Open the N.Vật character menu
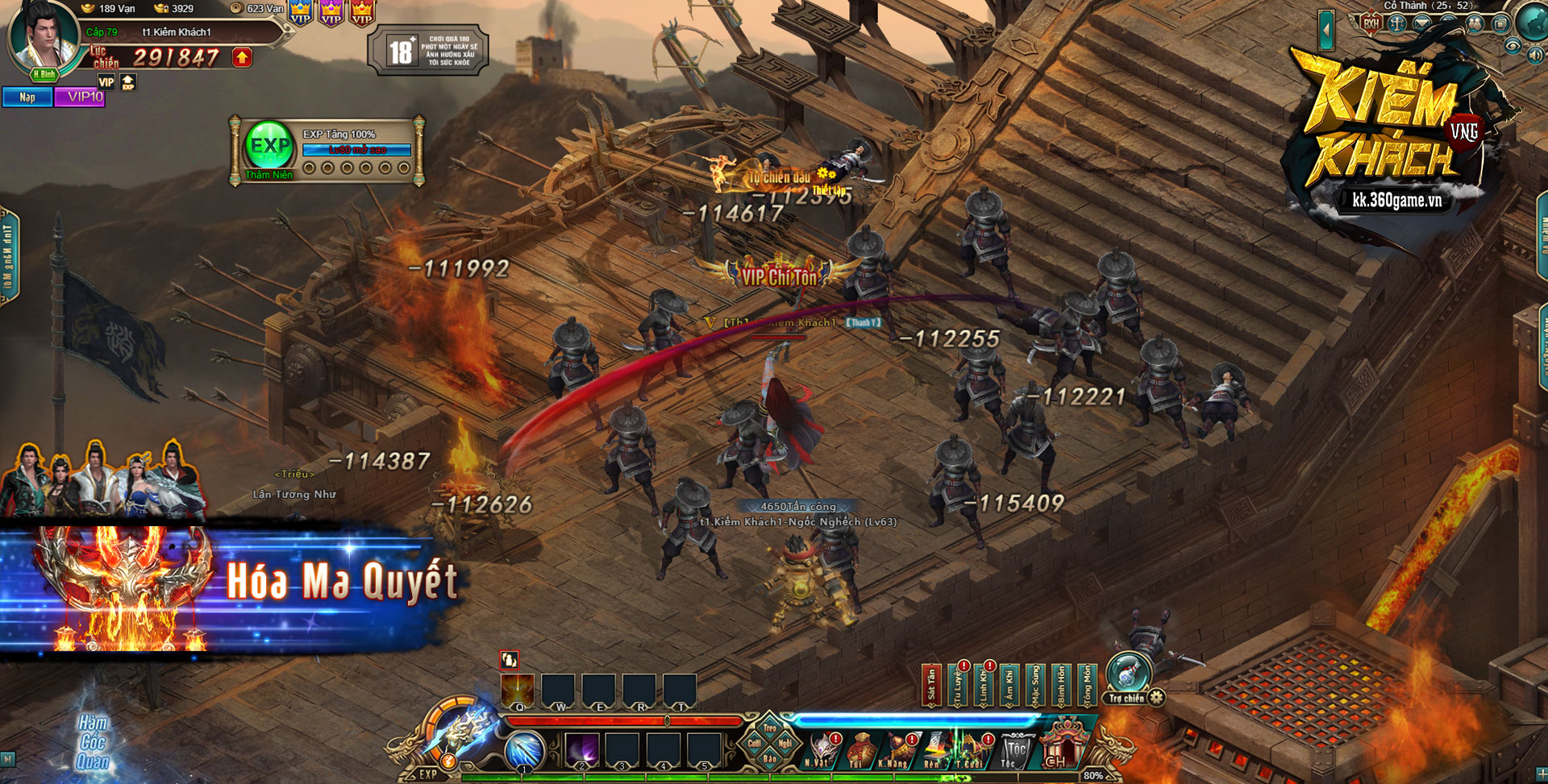The width and height of the screenshot is (1548, 784). click(821, 750)
